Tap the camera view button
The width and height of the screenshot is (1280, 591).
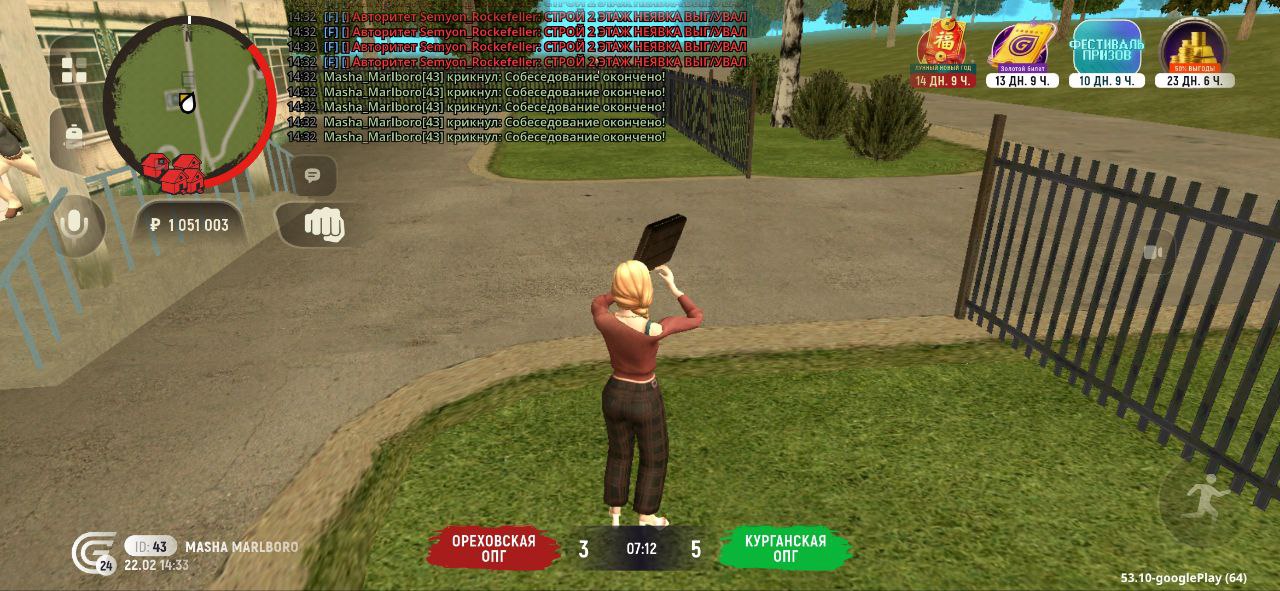click(x=1154, y=252)
